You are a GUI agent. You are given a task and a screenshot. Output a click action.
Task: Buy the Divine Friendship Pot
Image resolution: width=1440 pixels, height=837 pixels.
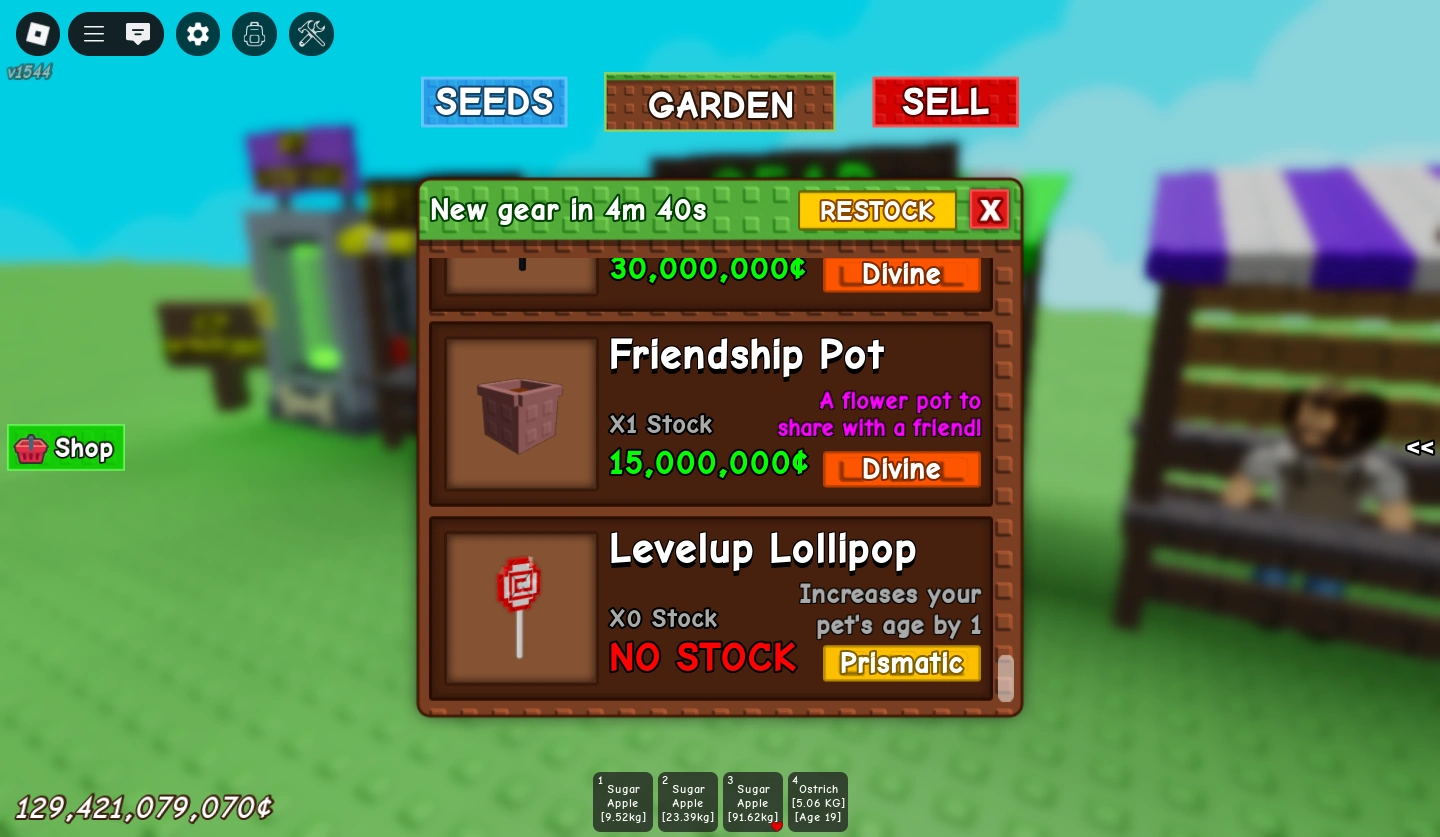(901, 469)
